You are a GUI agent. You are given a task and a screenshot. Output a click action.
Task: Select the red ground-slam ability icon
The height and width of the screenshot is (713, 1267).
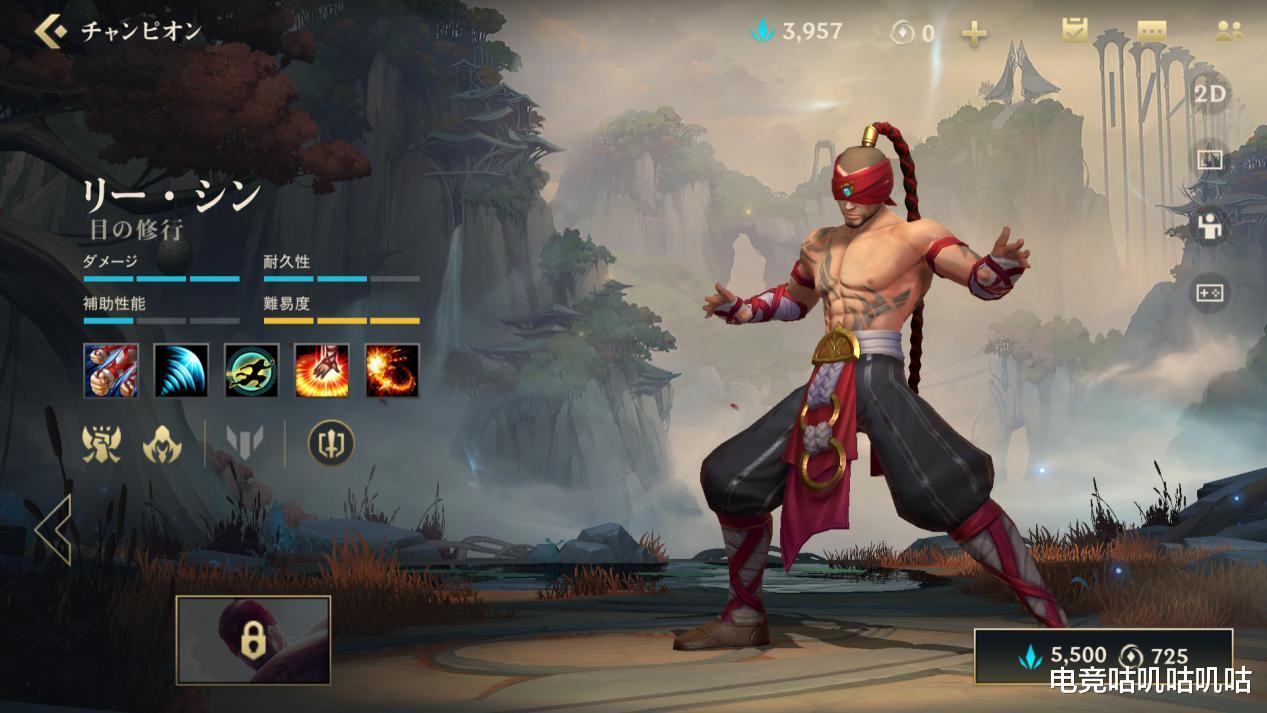point(322,370)
